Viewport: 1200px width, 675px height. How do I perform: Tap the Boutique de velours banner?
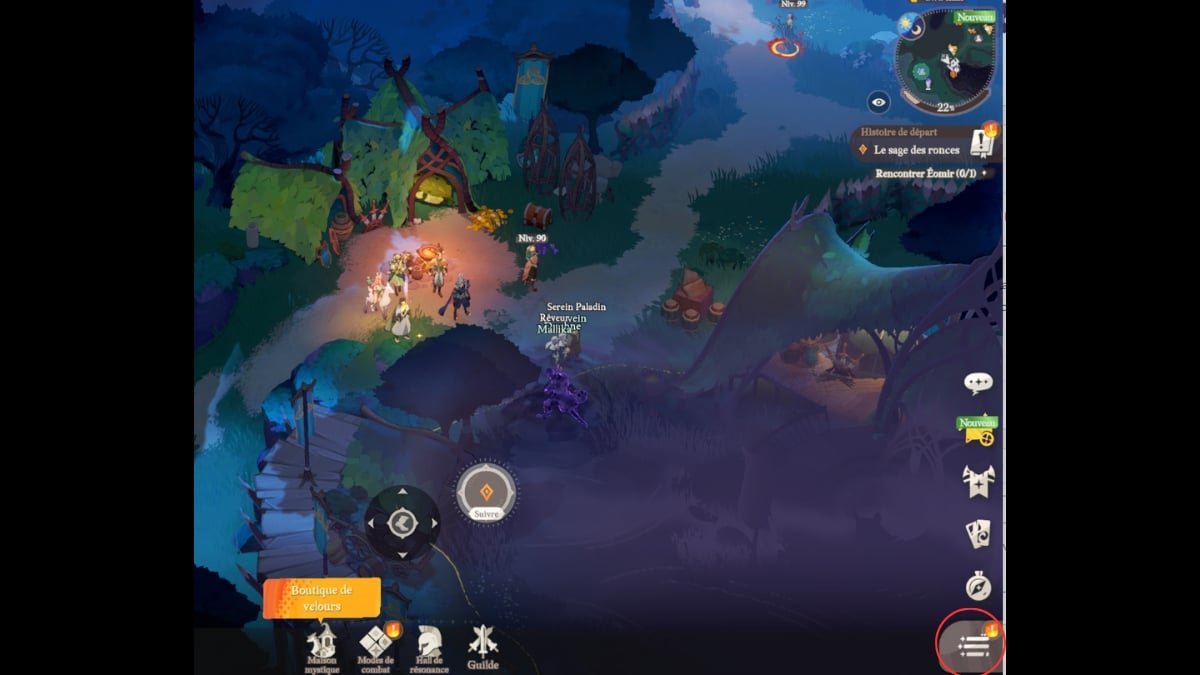tap(322, 598)
